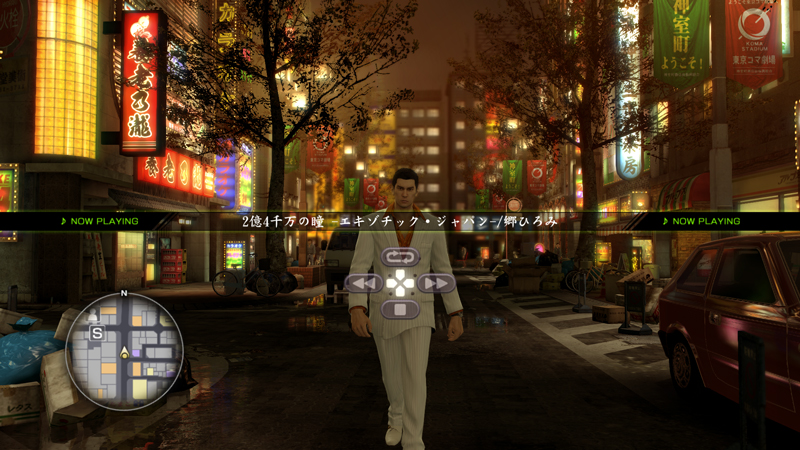Toggle the repeat track button
800x450 pixels.
[400, 257]
